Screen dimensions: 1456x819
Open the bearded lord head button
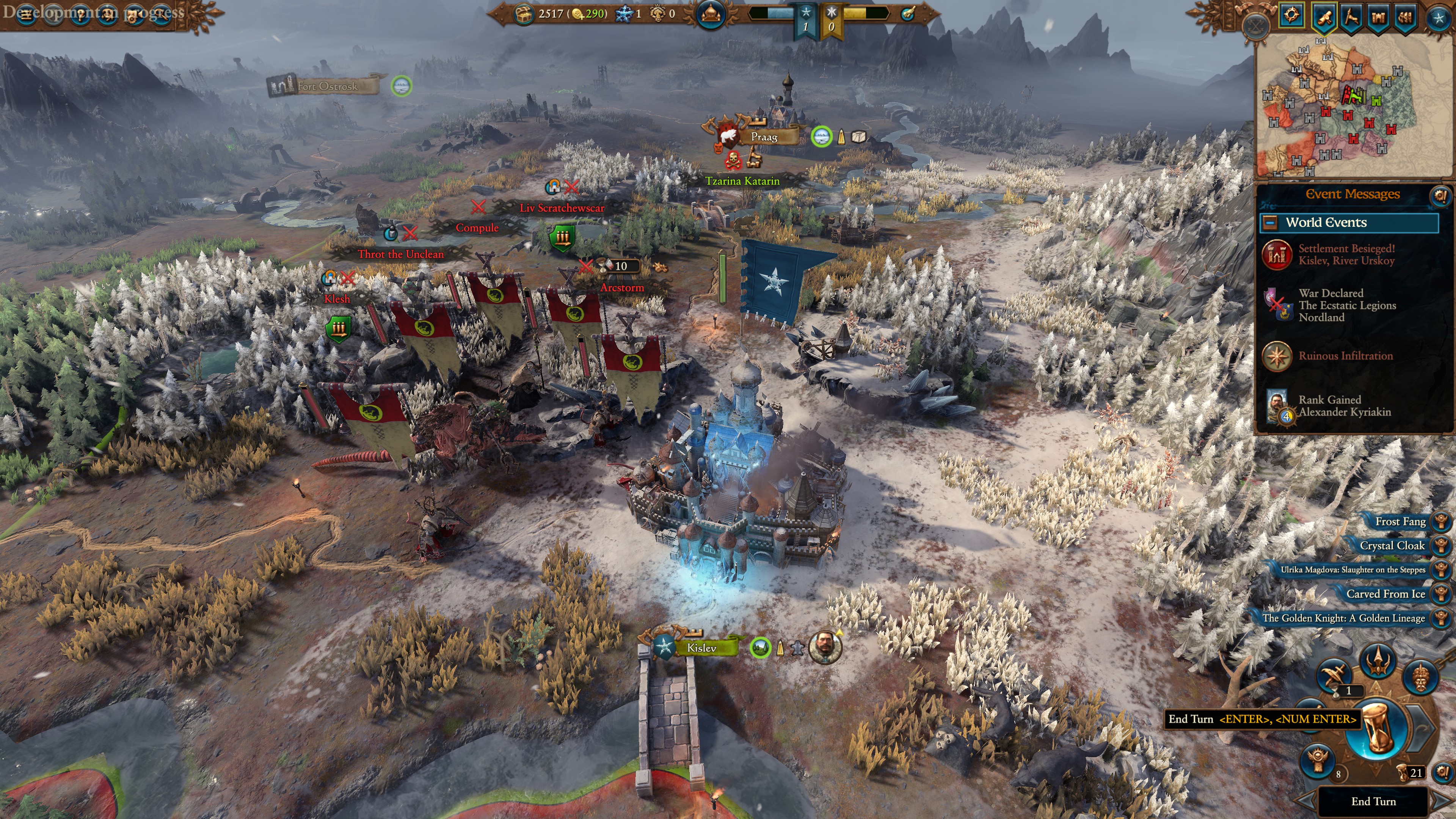(1420, 676)
